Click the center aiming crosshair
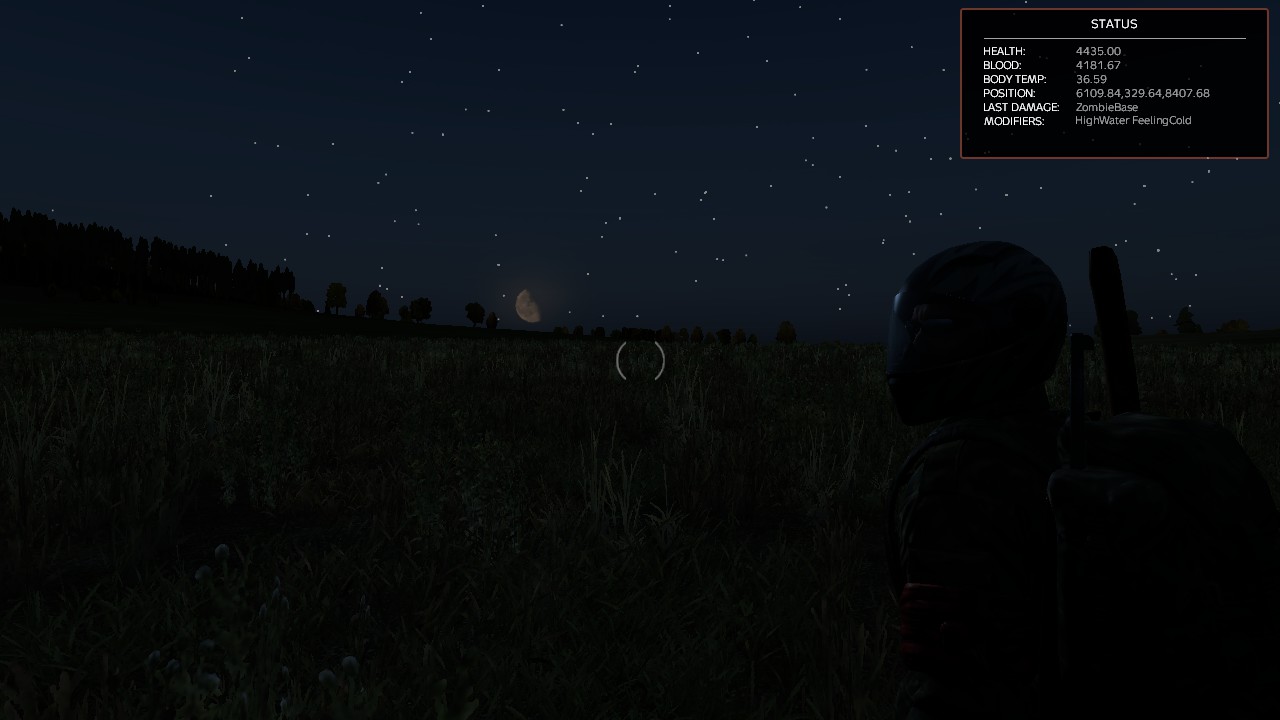Image resolution: width=1280 pixels, height=720 pixels. 639,362
